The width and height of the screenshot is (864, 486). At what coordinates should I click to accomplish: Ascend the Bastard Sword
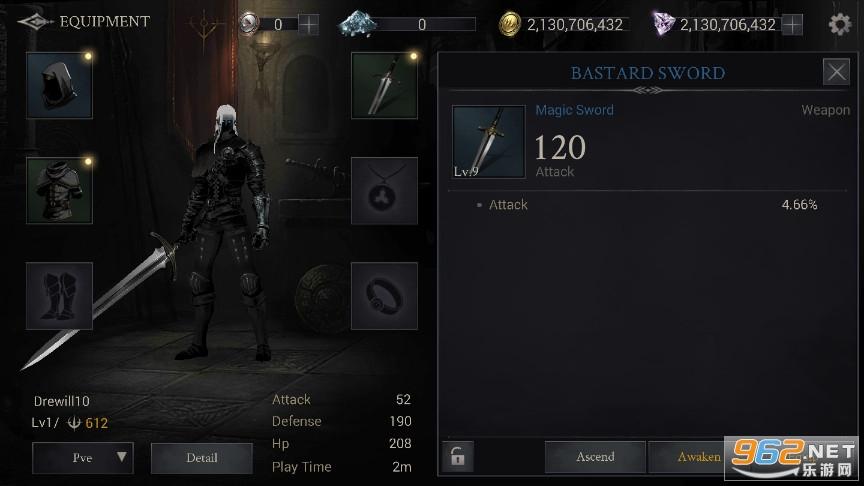(x=595, y=457)
